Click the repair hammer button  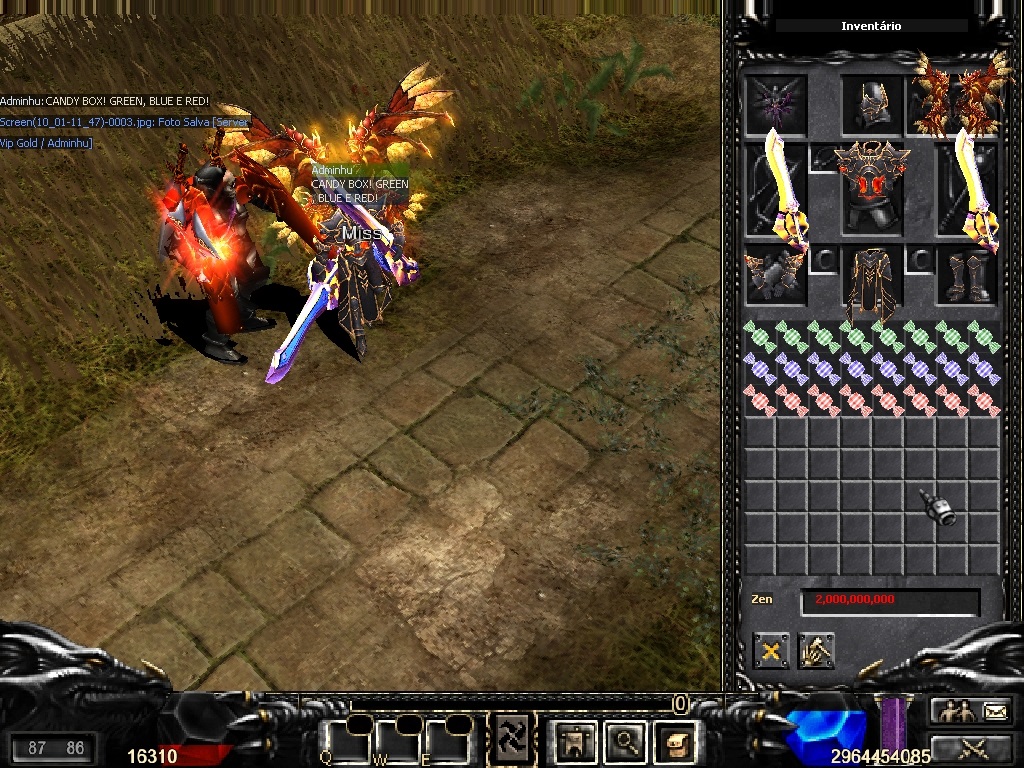pos(816,651)
